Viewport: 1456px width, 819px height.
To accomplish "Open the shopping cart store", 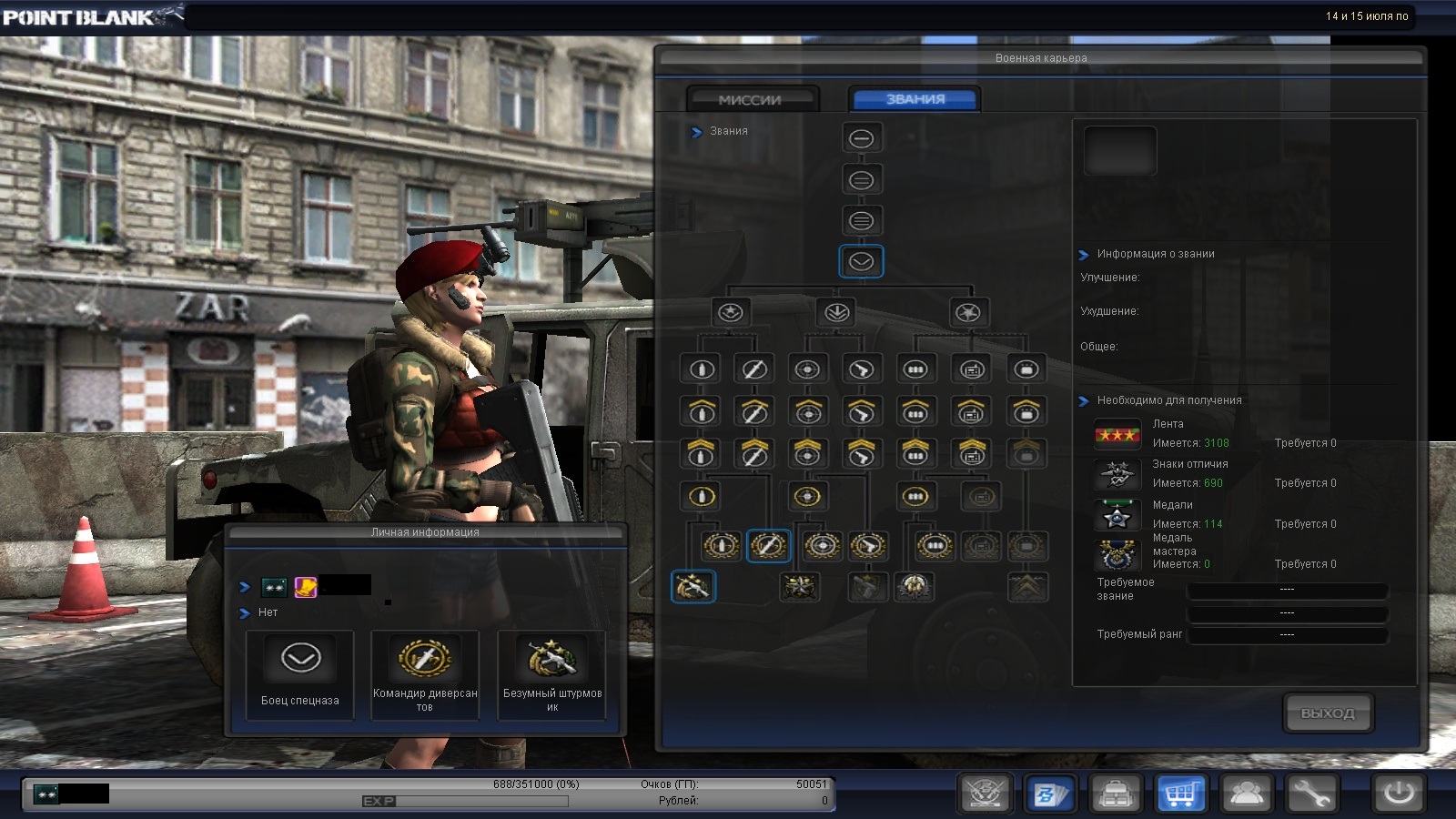I will pos(1180,794).
